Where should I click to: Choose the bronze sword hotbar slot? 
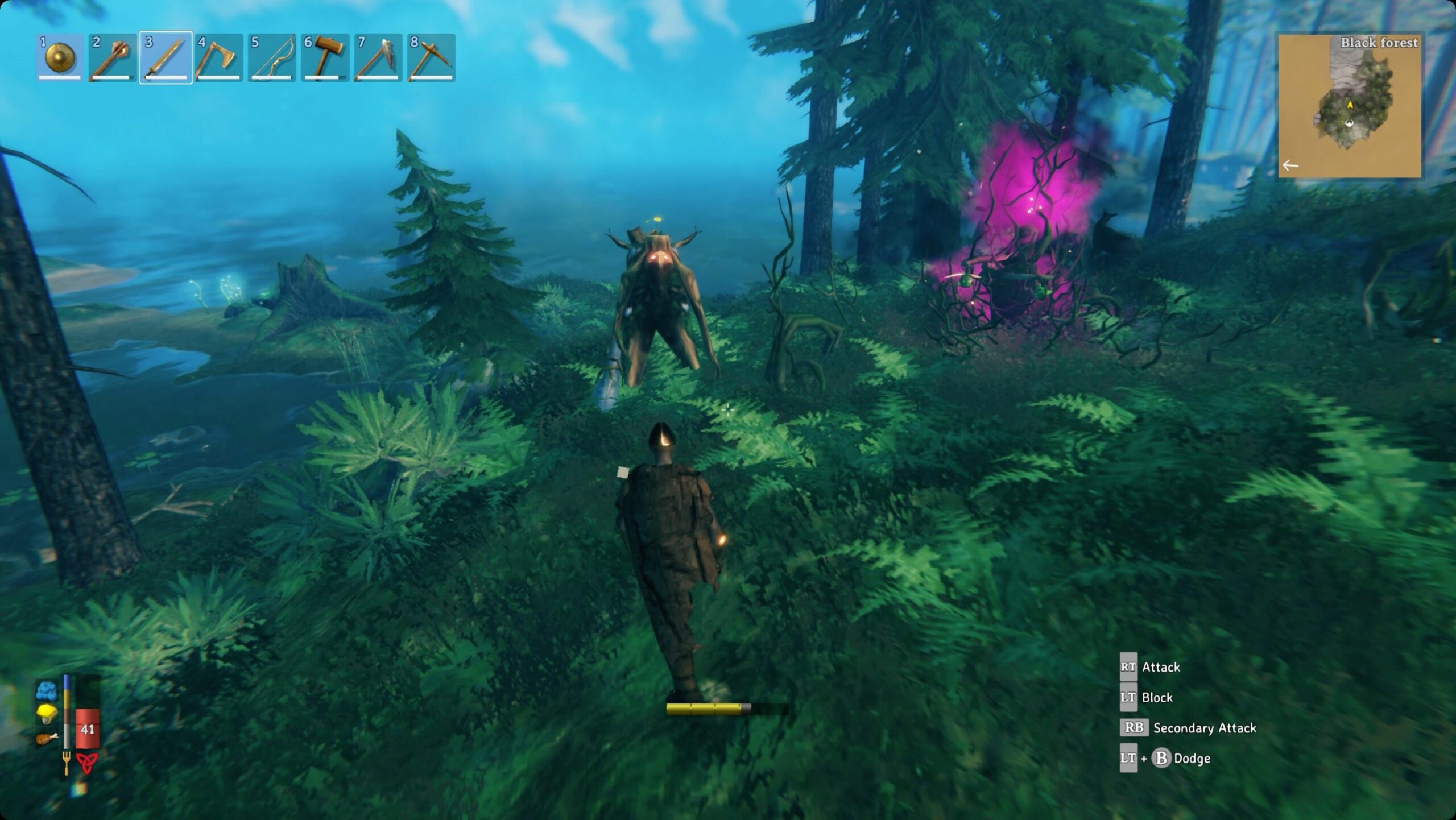166,57
